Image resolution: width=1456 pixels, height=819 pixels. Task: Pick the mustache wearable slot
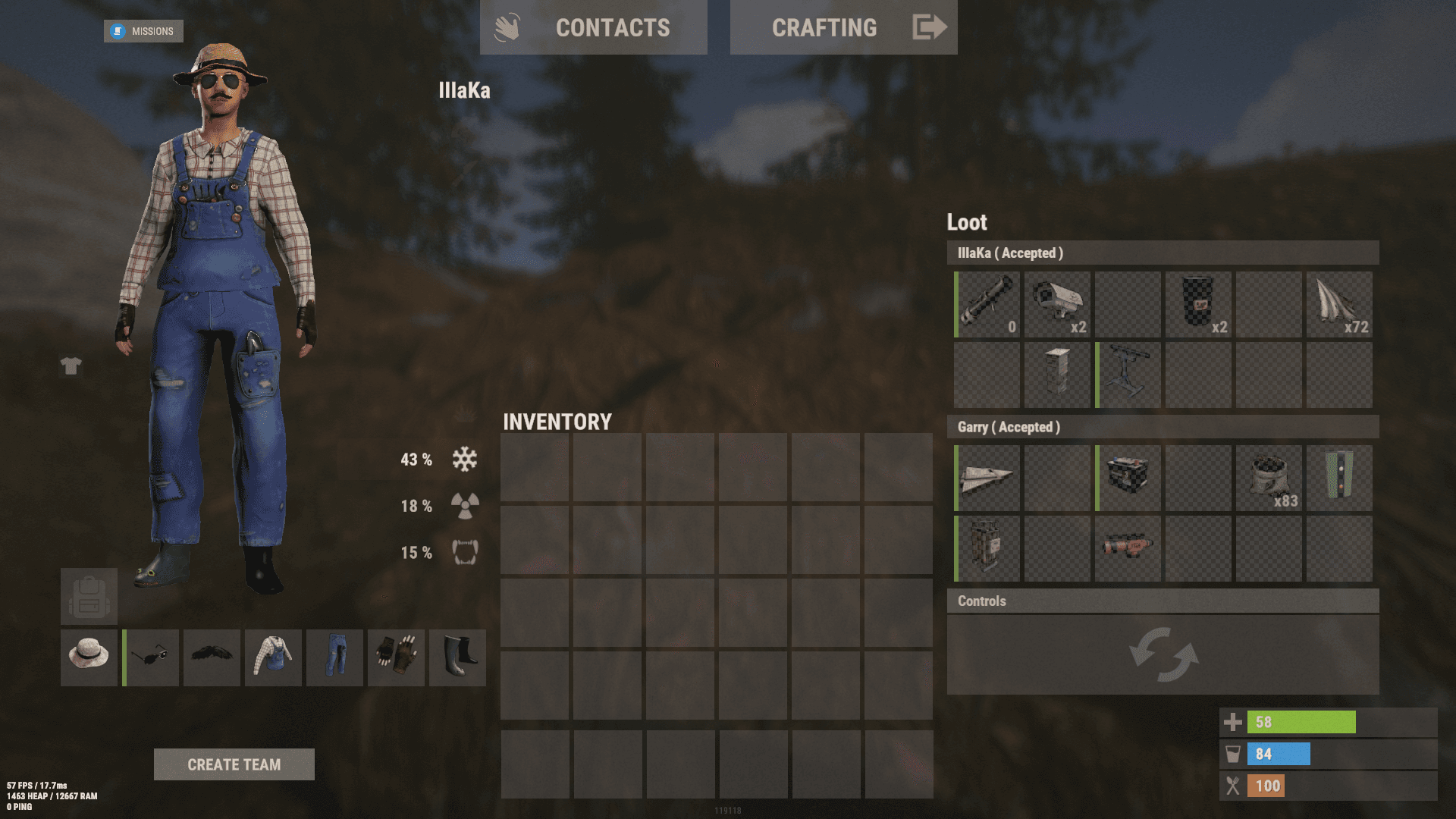click(x=212, y=657)
